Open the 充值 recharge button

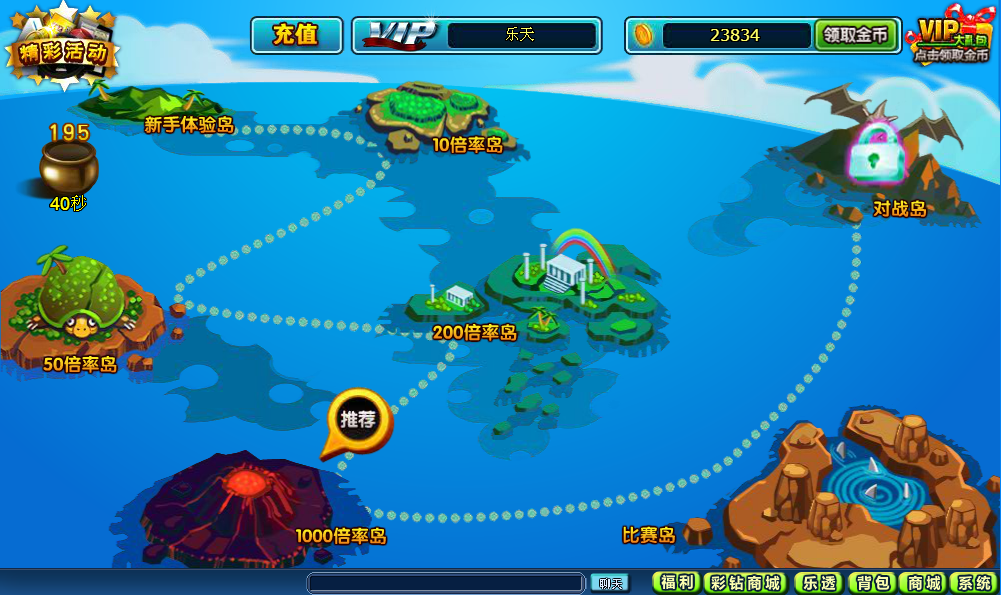click(x=296, y=35)
